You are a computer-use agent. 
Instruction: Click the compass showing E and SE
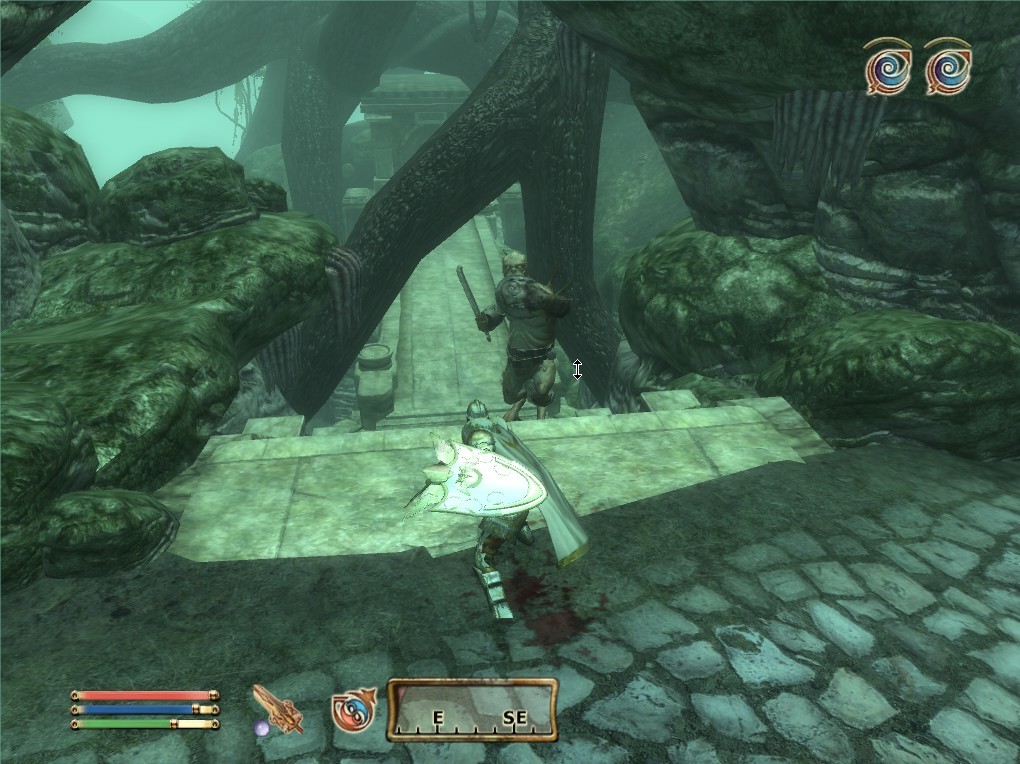(472, 709)
